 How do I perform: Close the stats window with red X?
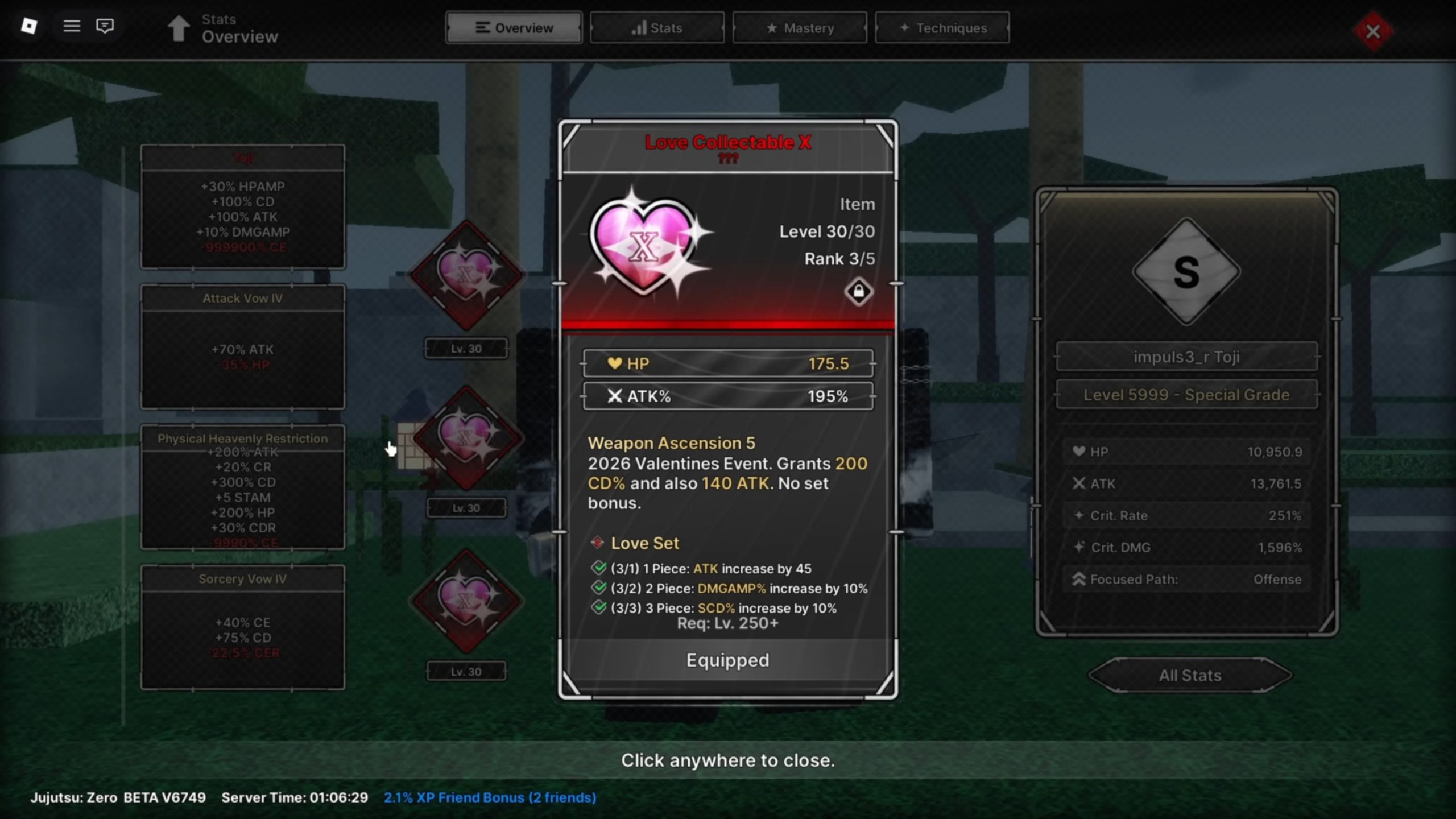[x=1373, y=31]
